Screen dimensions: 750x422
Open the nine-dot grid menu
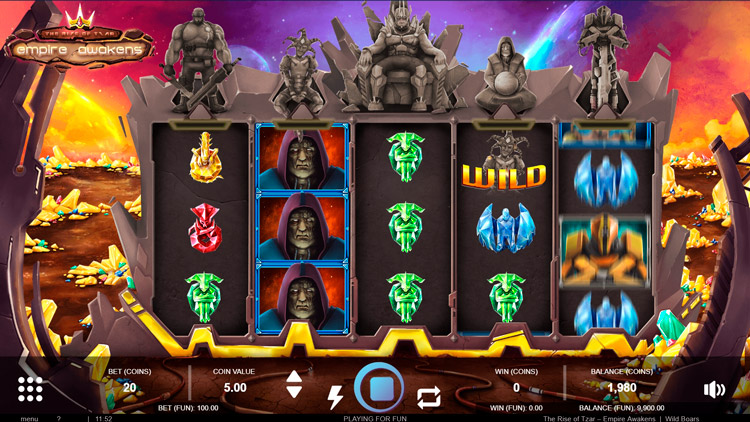[30, 389]
